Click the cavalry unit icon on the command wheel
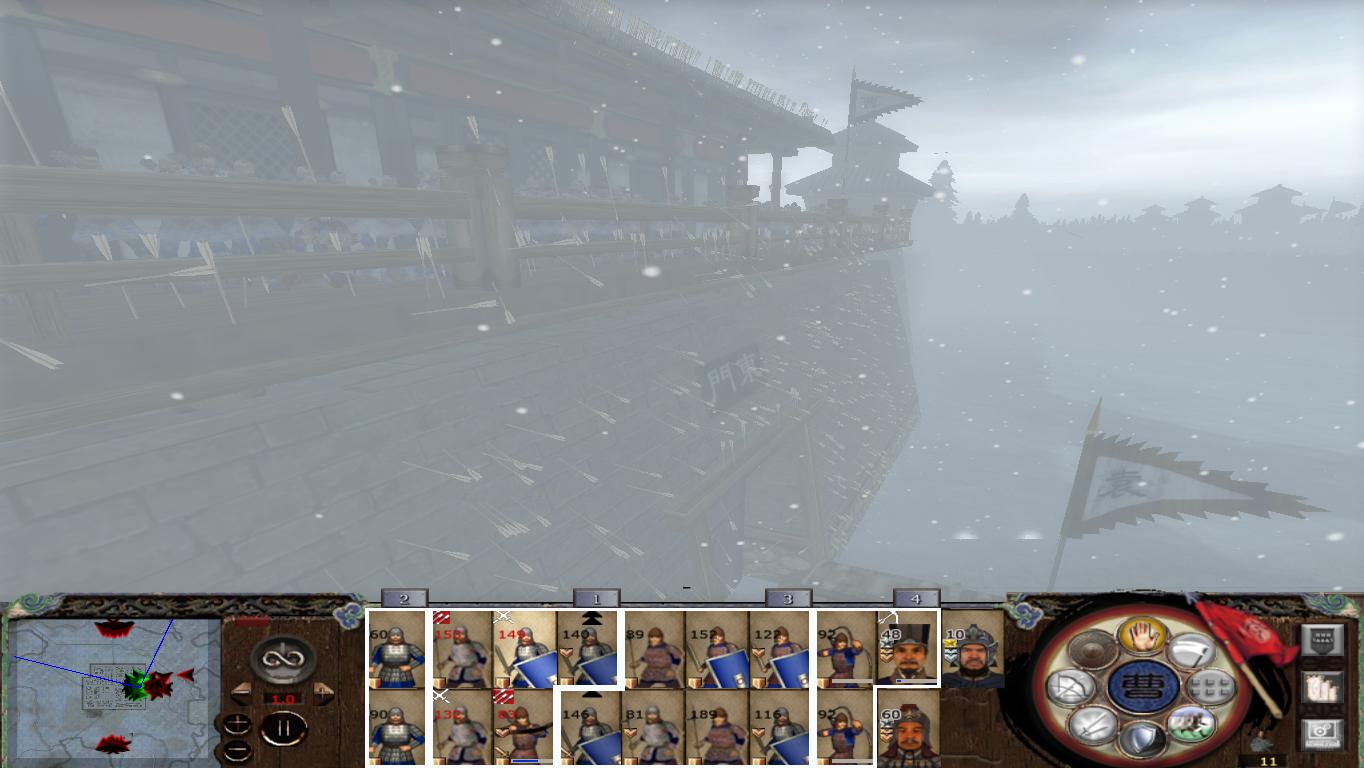 tap(1192, 724)
